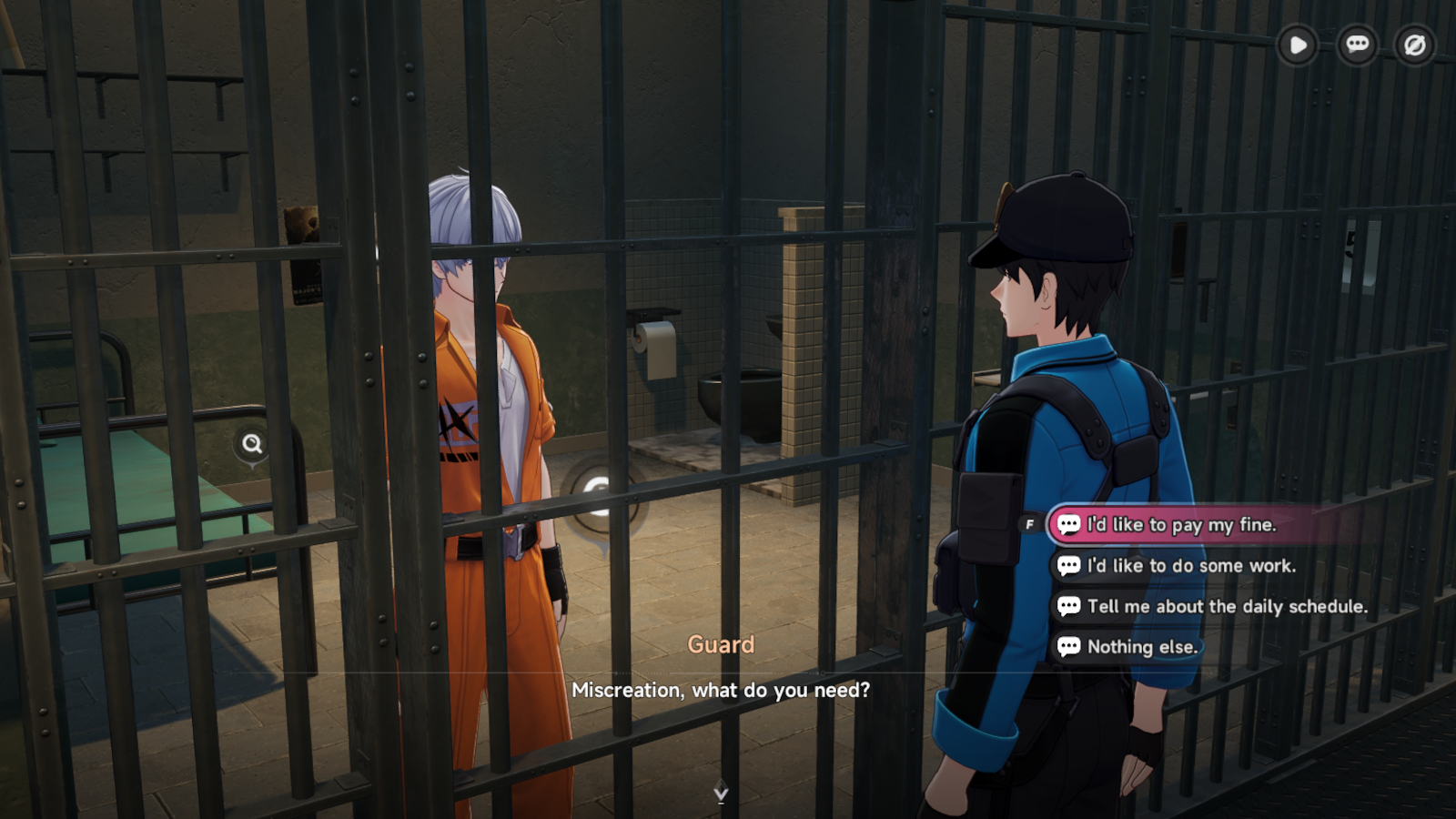
Task: Select 'Tell me about the daily schedule.' option
Action: tap(1227, 606)
